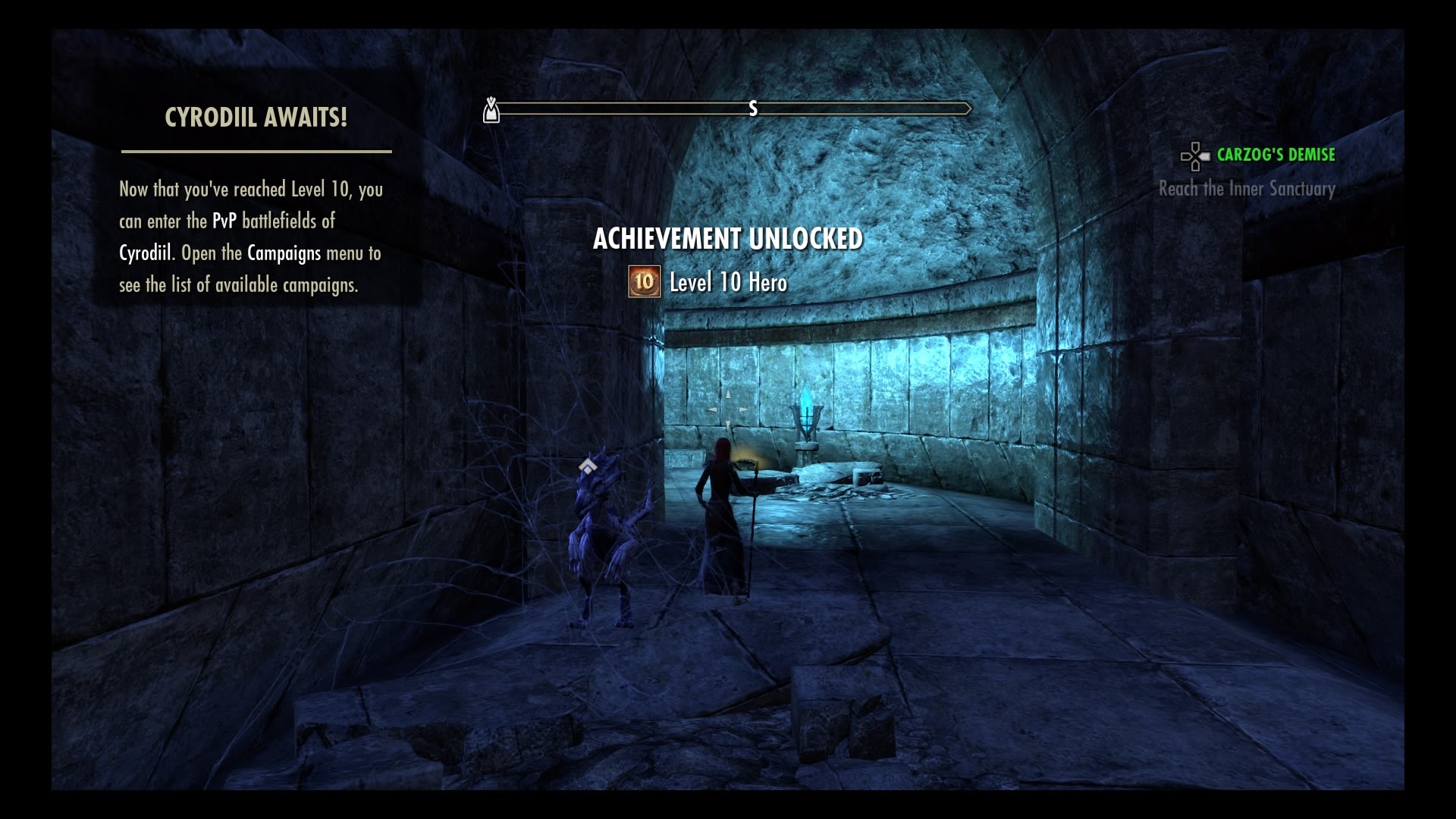Open the Level 10 Hero achievement icon
The image size is (1456, 819).
point(644,282)
